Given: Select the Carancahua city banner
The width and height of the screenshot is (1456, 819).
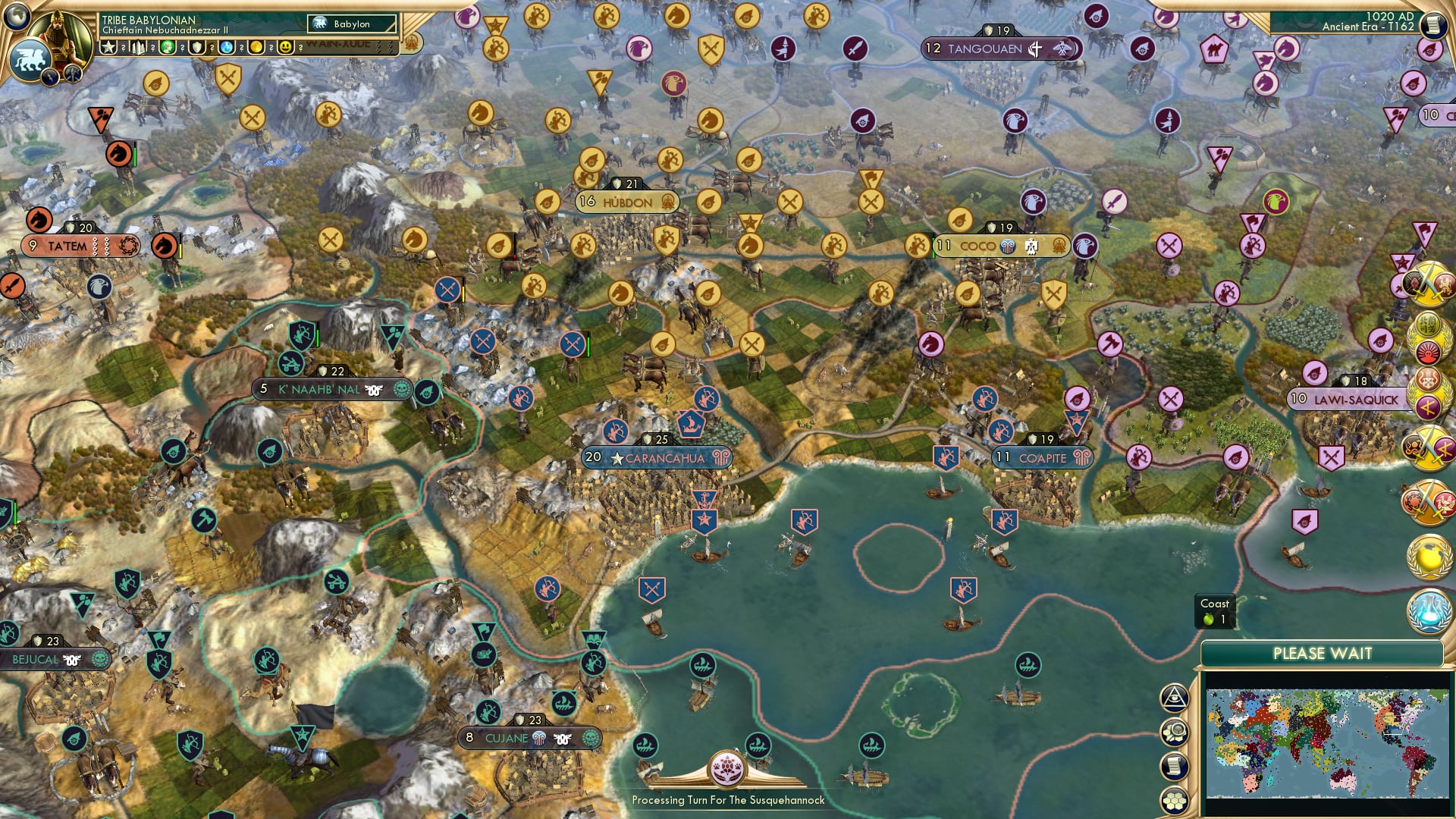Looking at the screenshot, I should click(657, 457).
